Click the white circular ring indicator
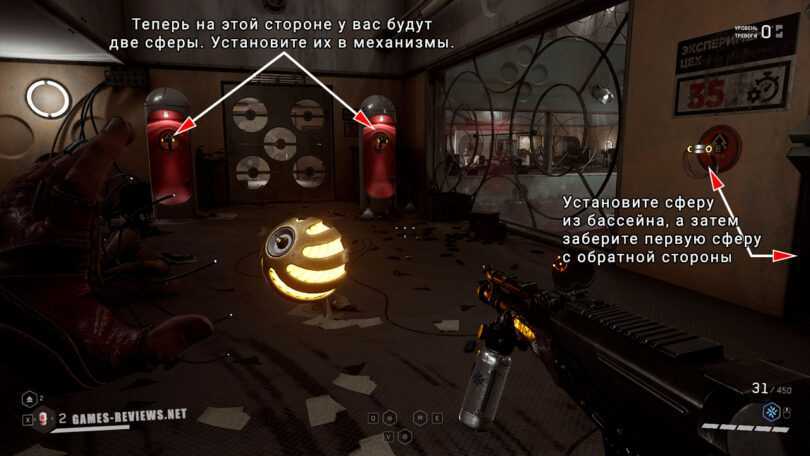Image resolution: width=810 pixels, height=456 pixels. click(x=47, y=97)
